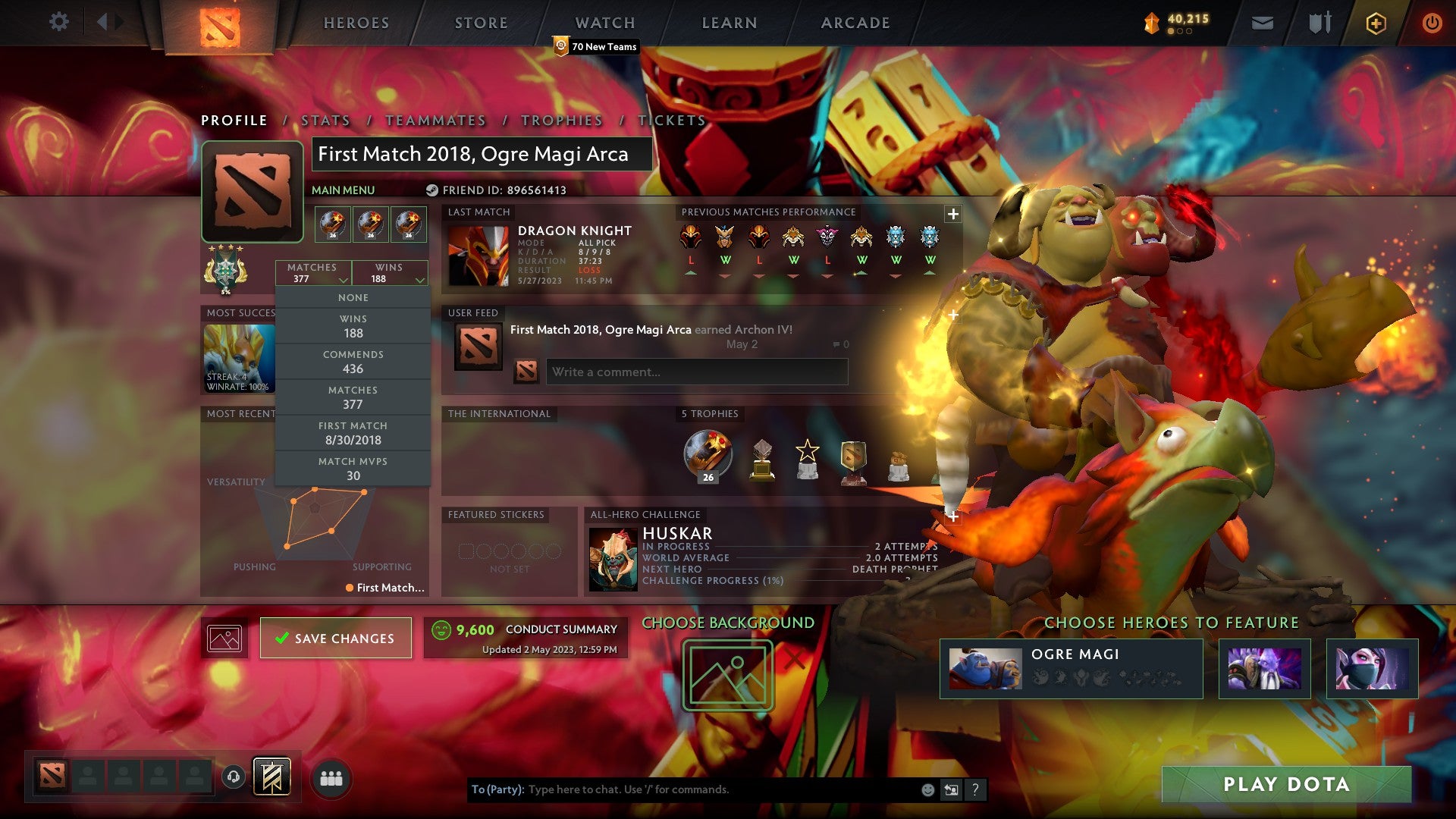Image resolution: width=1456 pixels, height=819 pixels.
Task: Click the headset voice chat icon
Action: coord(233,775)
